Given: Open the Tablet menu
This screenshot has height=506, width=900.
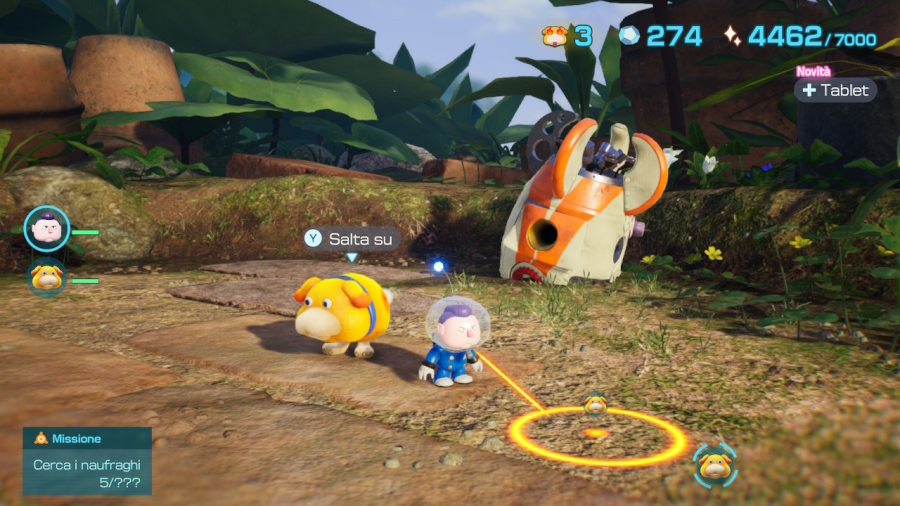Looking at the screenshot, I should click(835, 90).
